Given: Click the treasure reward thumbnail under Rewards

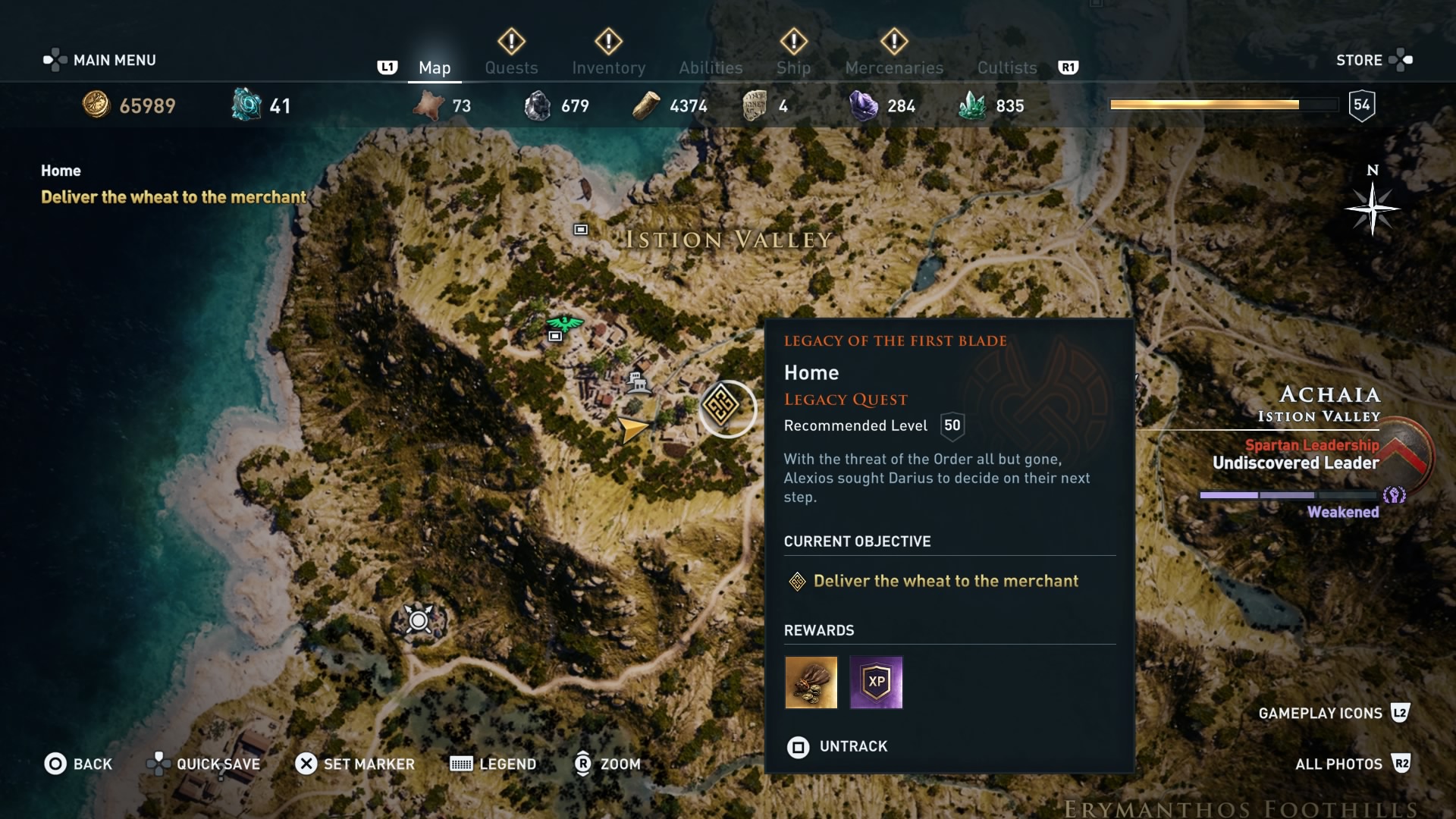Looking at the screenshot, I should pyautogui.click(x=811, y=682).
